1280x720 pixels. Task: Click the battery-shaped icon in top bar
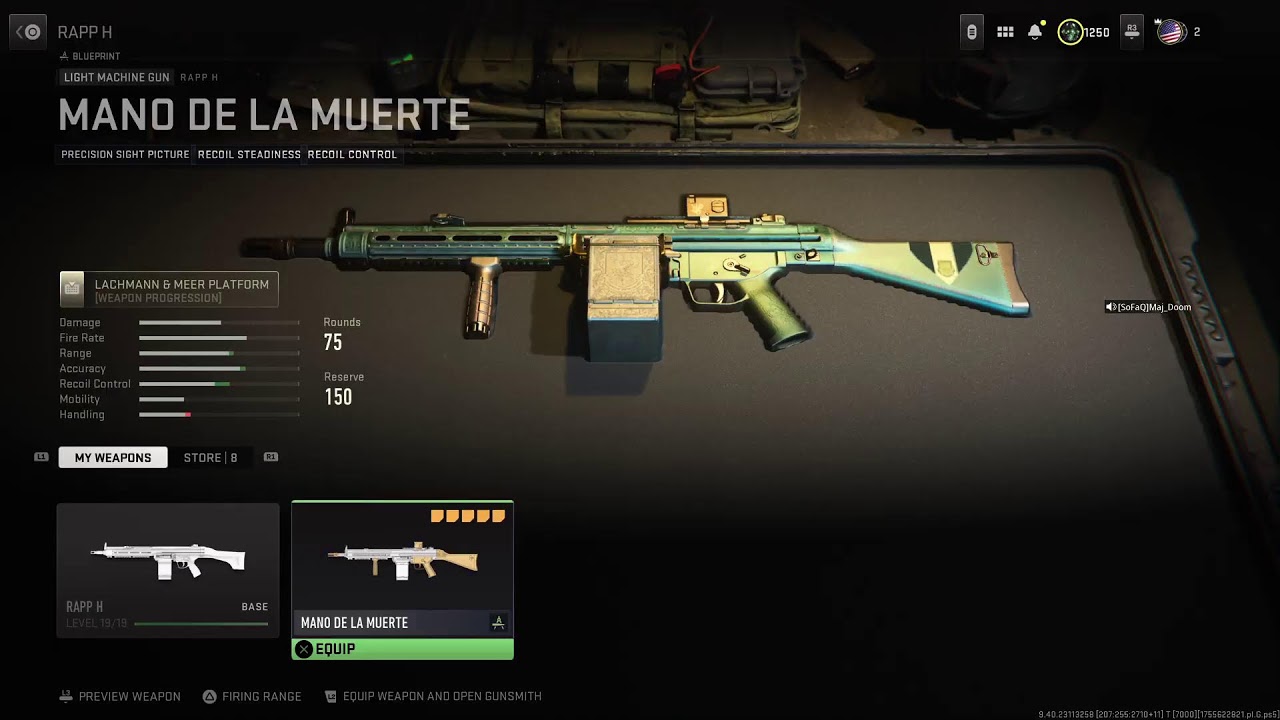point(971,32)
